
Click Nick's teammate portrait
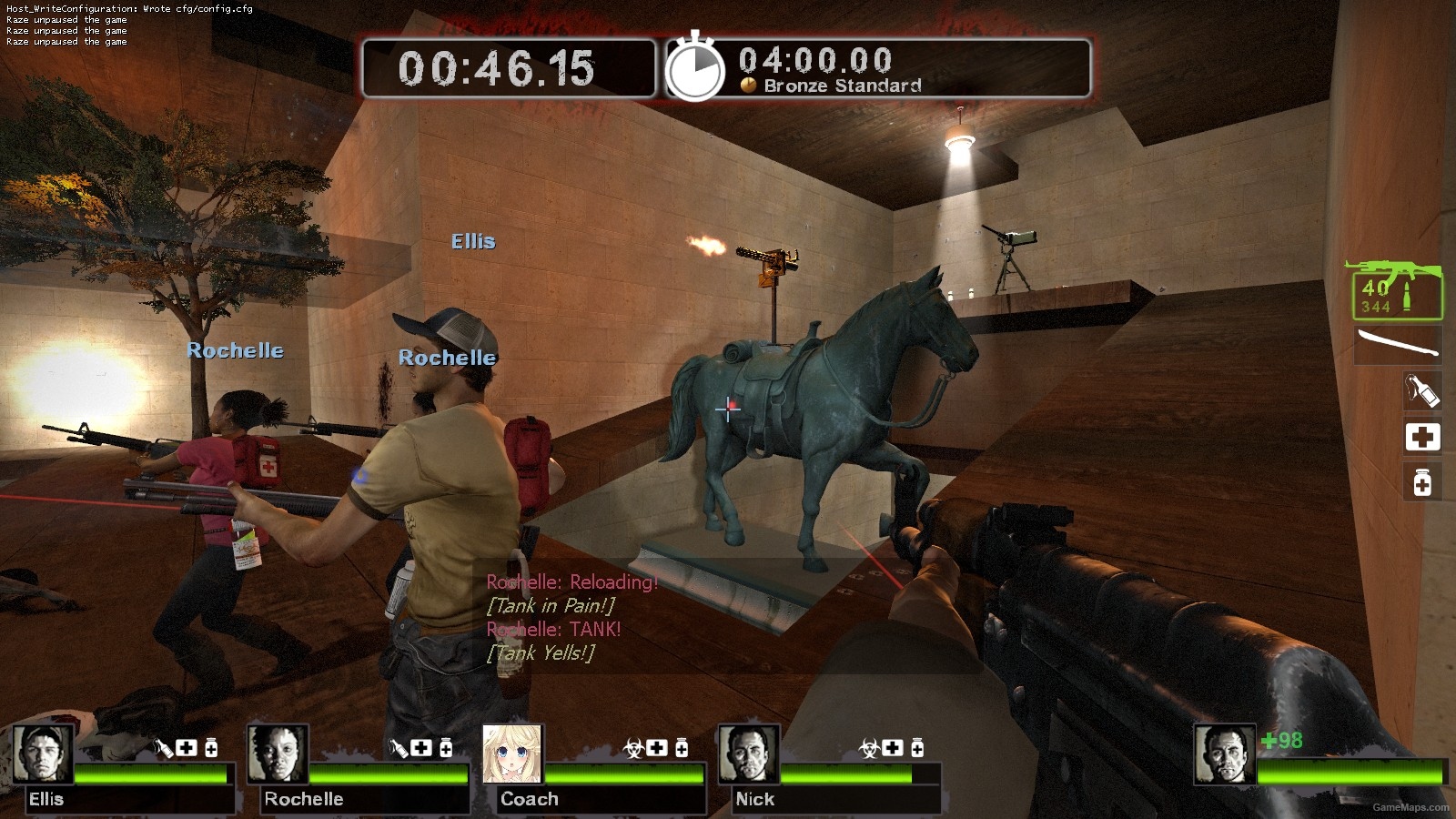pyautogui.click(x=748, y=754)
